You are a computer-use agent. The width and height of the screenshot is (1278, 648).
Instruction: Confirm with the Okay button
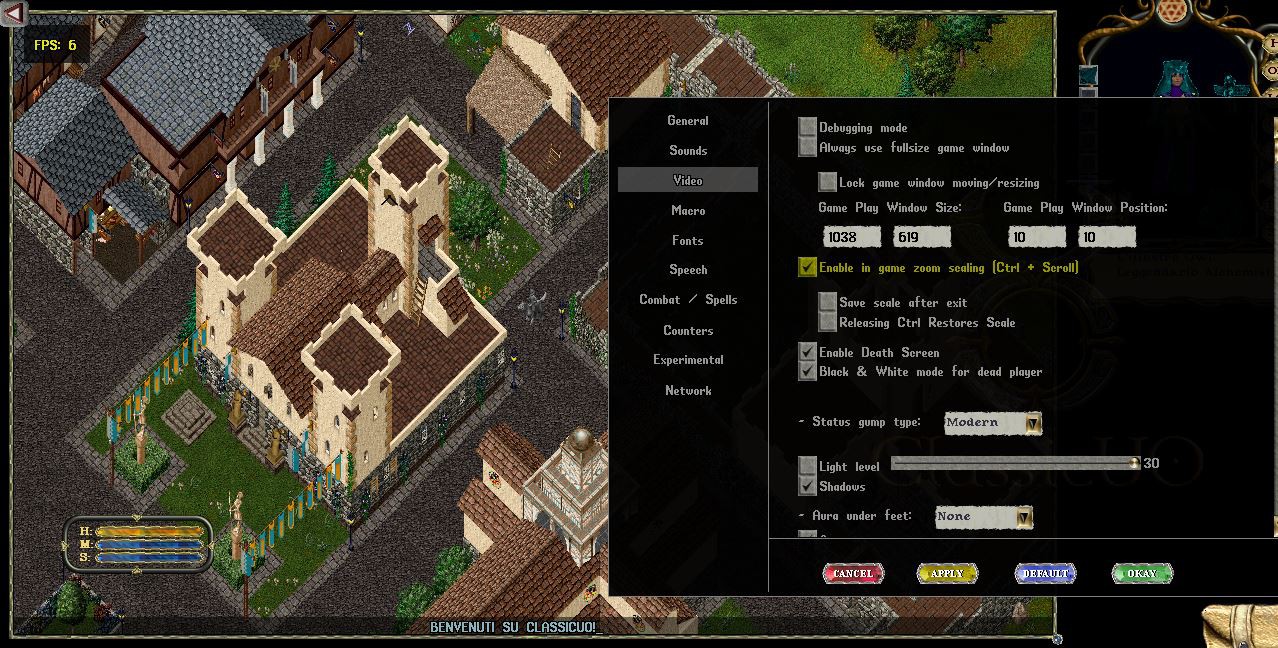pyautogui.click(x=1142, y=573)
